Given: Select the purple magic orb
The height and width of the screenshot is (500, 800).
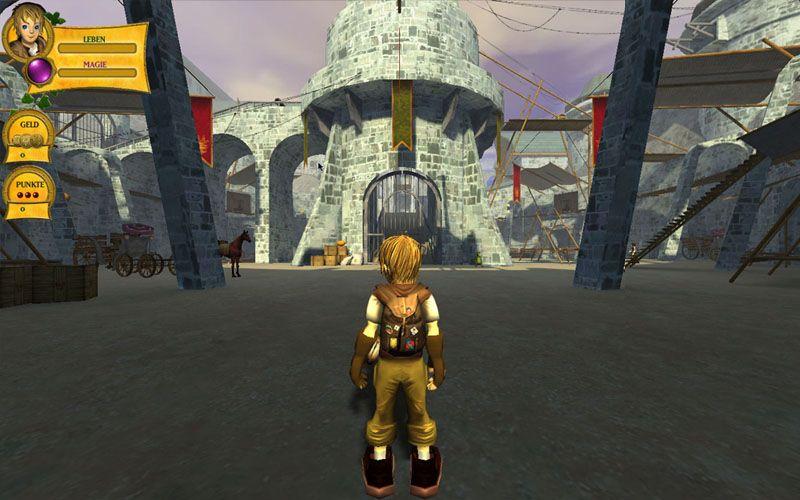Looking at the screenshot, I should tap(41, 71).
